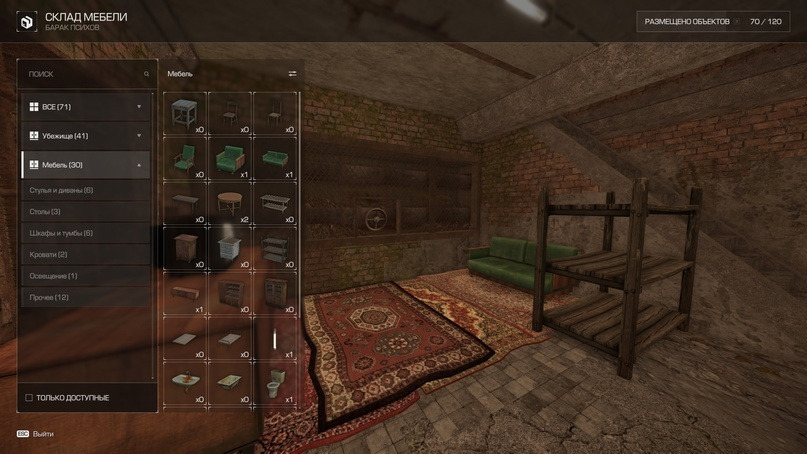Show the Шкафы и тумбы subcategory
The image size is (807, 454).
pos(87,233)
